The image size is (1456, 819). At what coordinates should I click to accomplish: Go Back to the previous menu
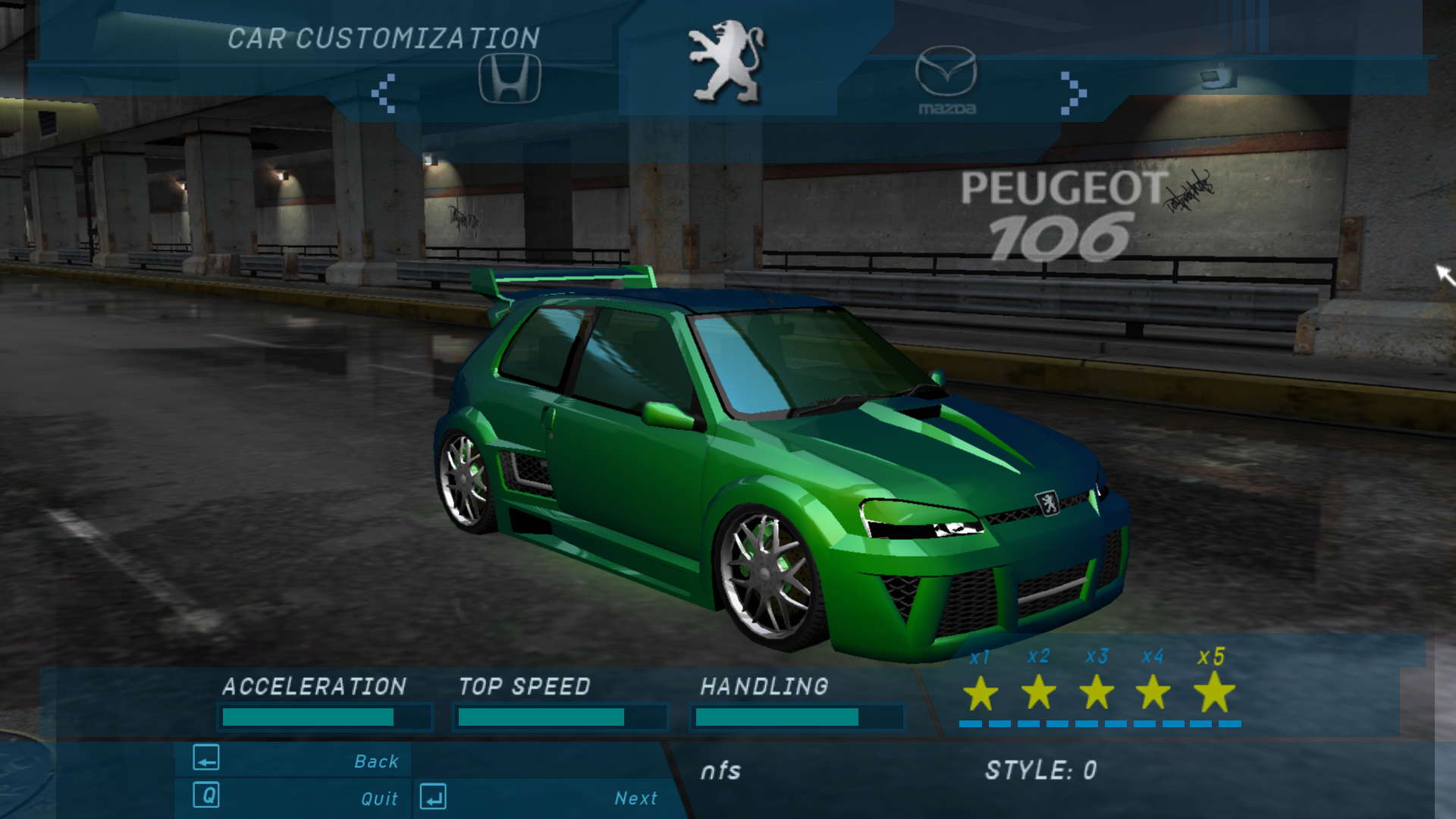click(296, 760)
